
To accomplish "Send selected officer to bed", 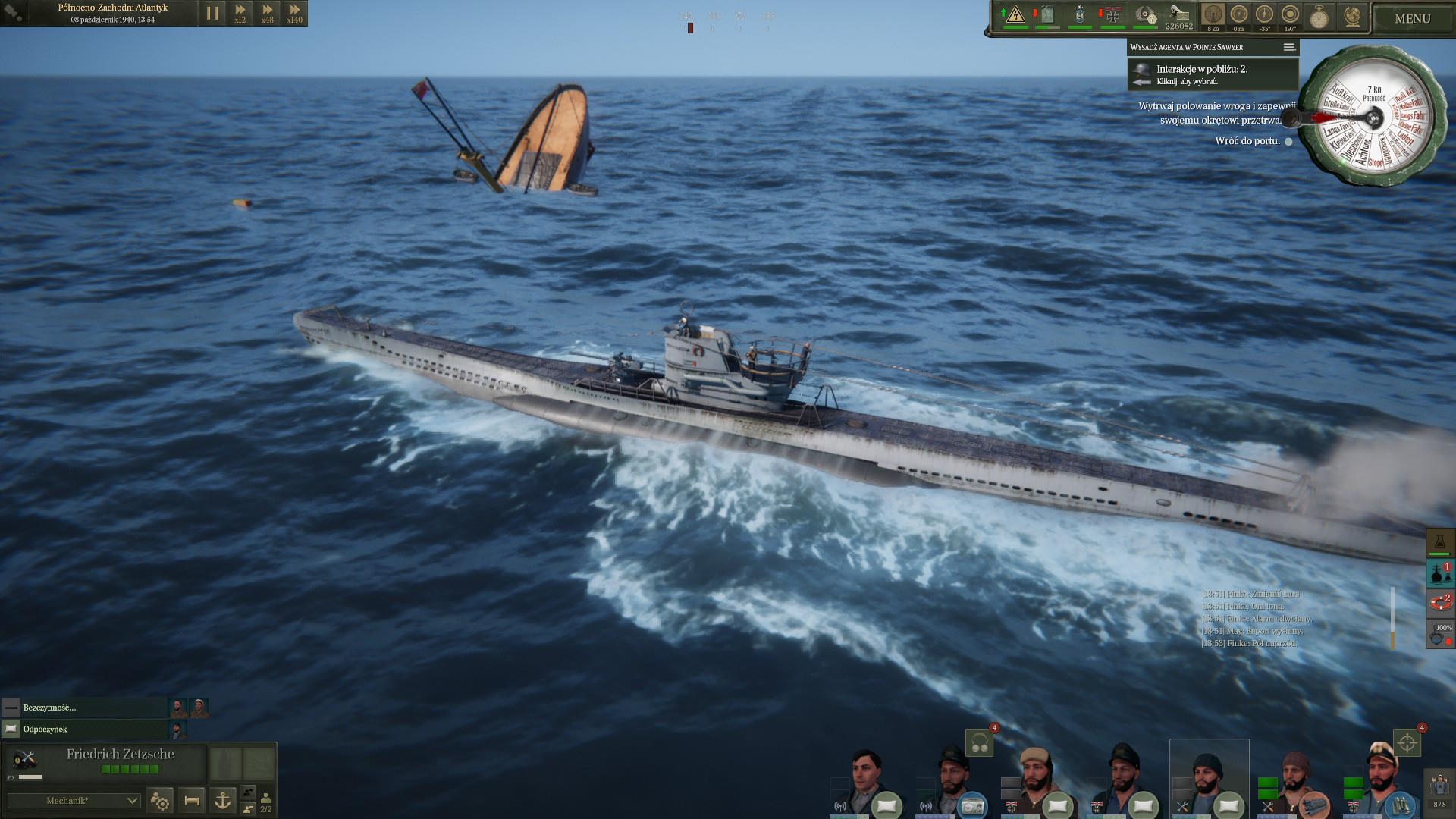I will click(x=192, y=800).
